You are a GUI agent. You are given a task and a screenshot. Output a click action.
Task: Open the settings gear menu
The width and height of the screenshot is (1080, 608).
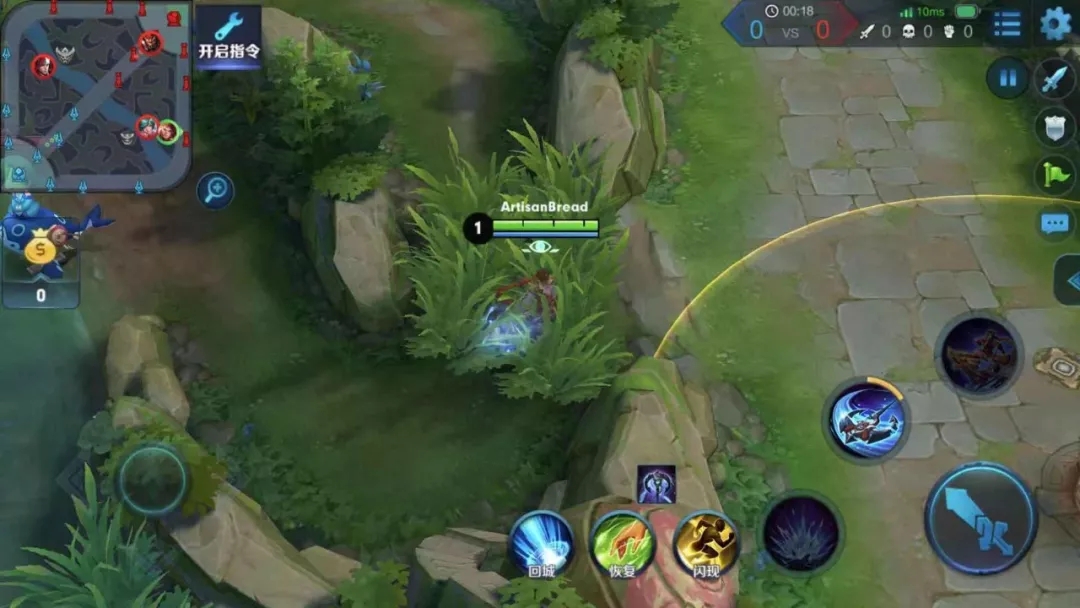(x=1055, y=24)
